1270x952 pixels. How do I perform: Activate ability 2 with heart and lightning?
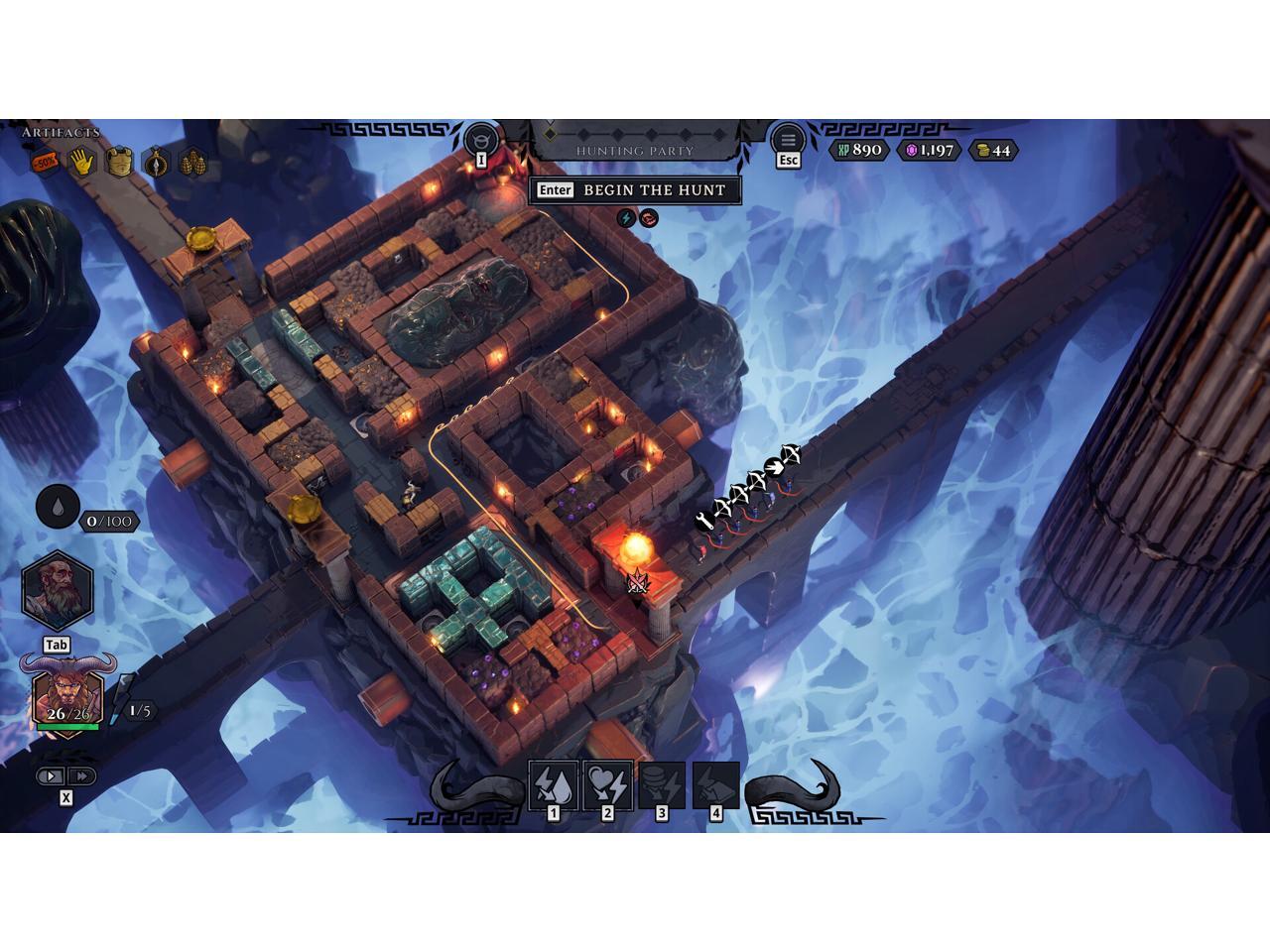[x=608, y=785]
